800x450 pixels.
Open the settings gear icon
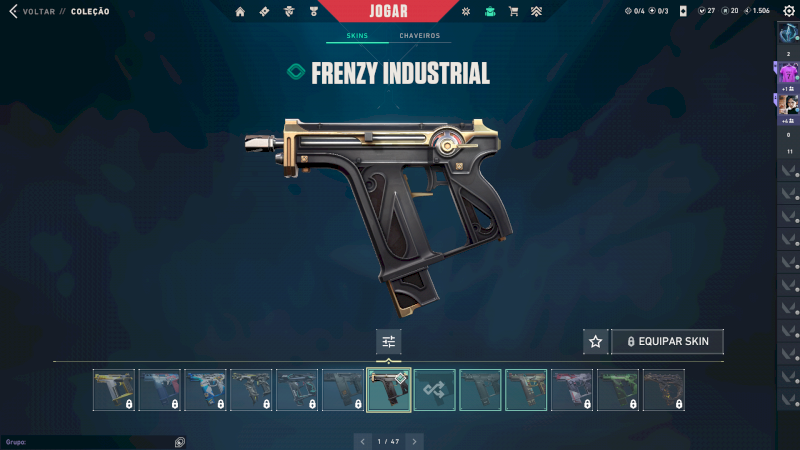tap(789, 11)
